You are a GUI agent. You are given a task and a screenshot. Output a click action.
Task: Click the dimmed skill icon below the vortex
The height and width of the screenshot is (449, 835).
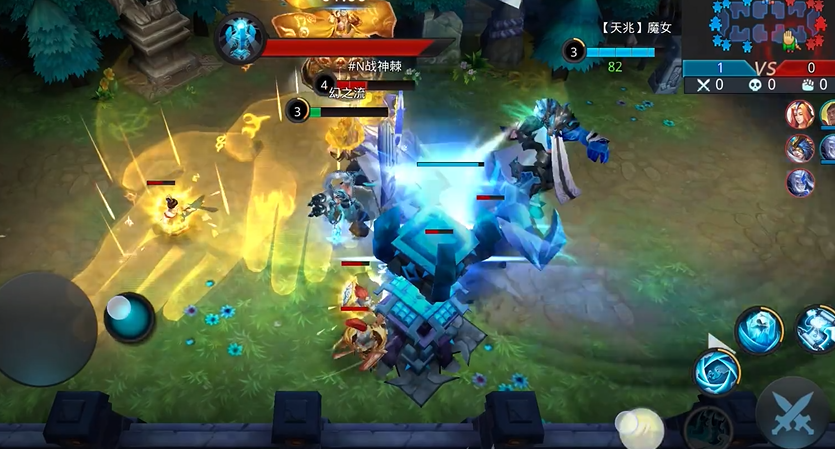(707, 428)
